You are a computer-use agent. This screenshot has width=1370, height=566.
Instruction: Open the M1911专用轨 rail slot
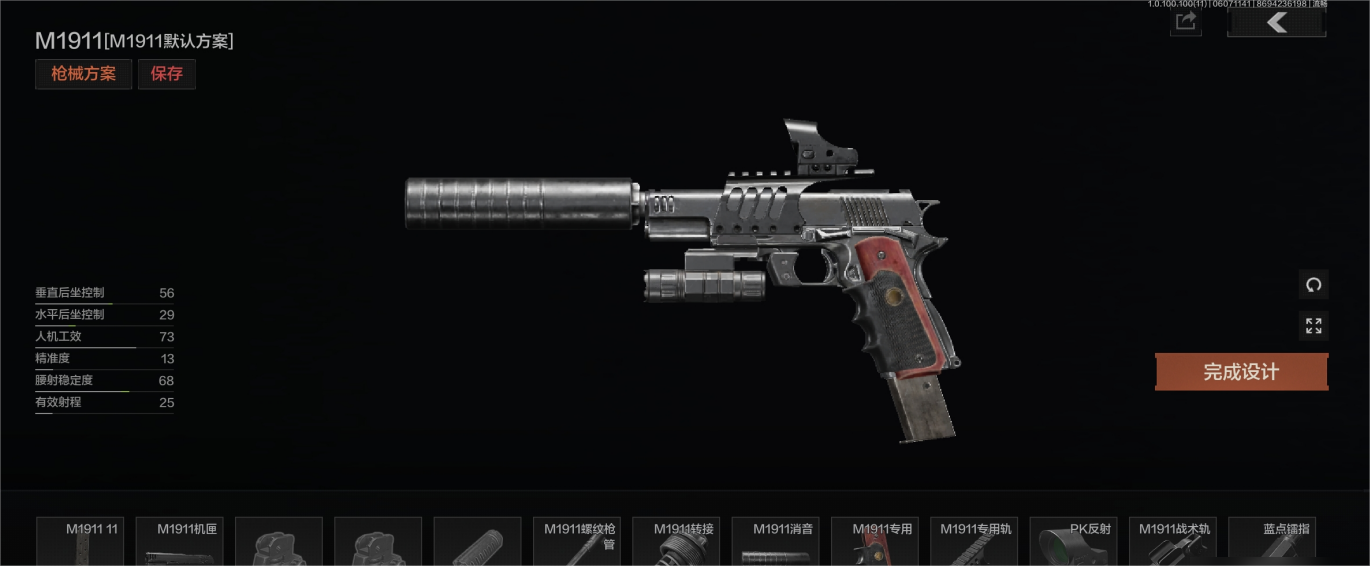click(x=973, y=542)
